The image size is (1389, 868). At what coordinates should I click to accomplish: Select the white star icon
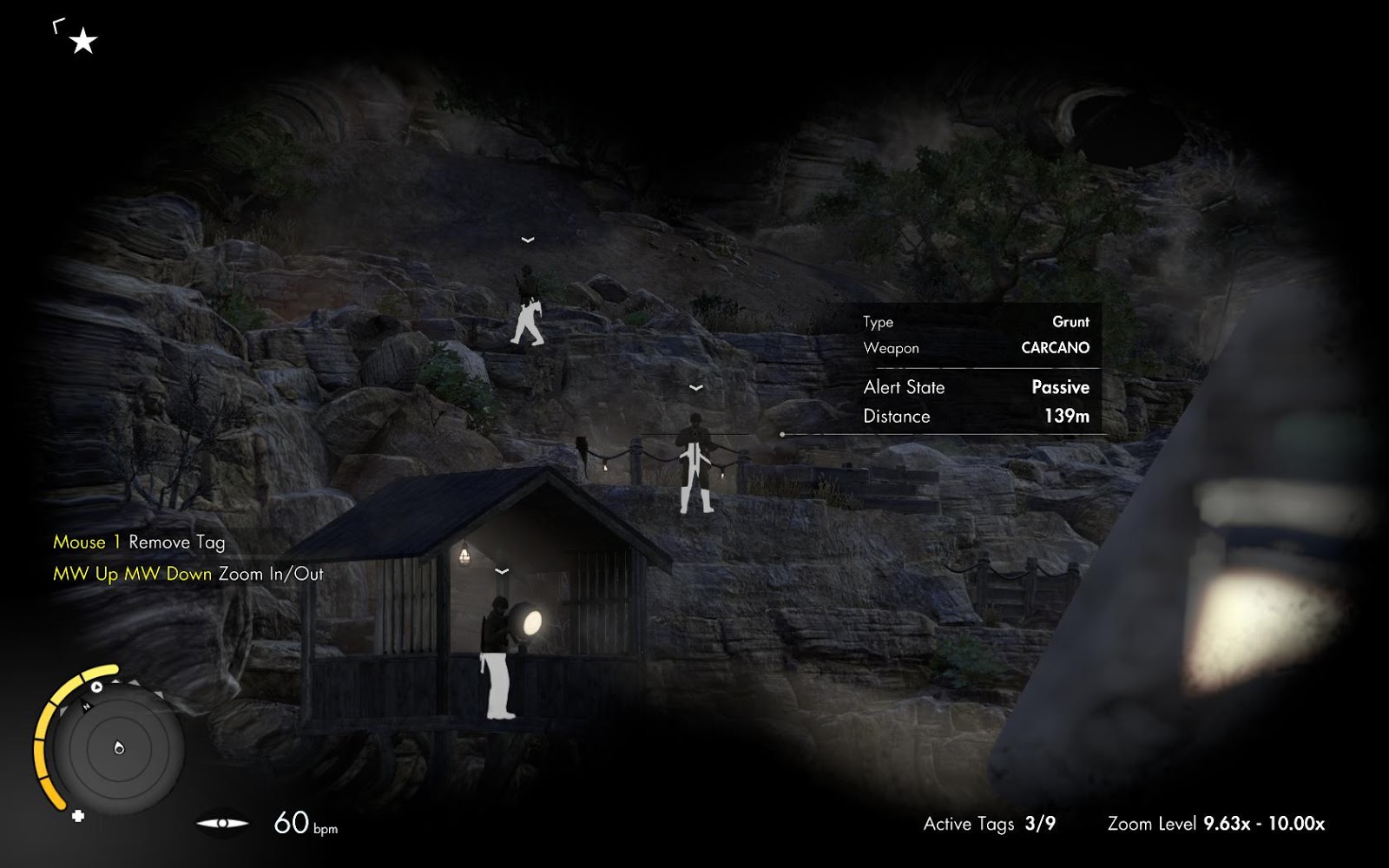[x=82, y=40]
